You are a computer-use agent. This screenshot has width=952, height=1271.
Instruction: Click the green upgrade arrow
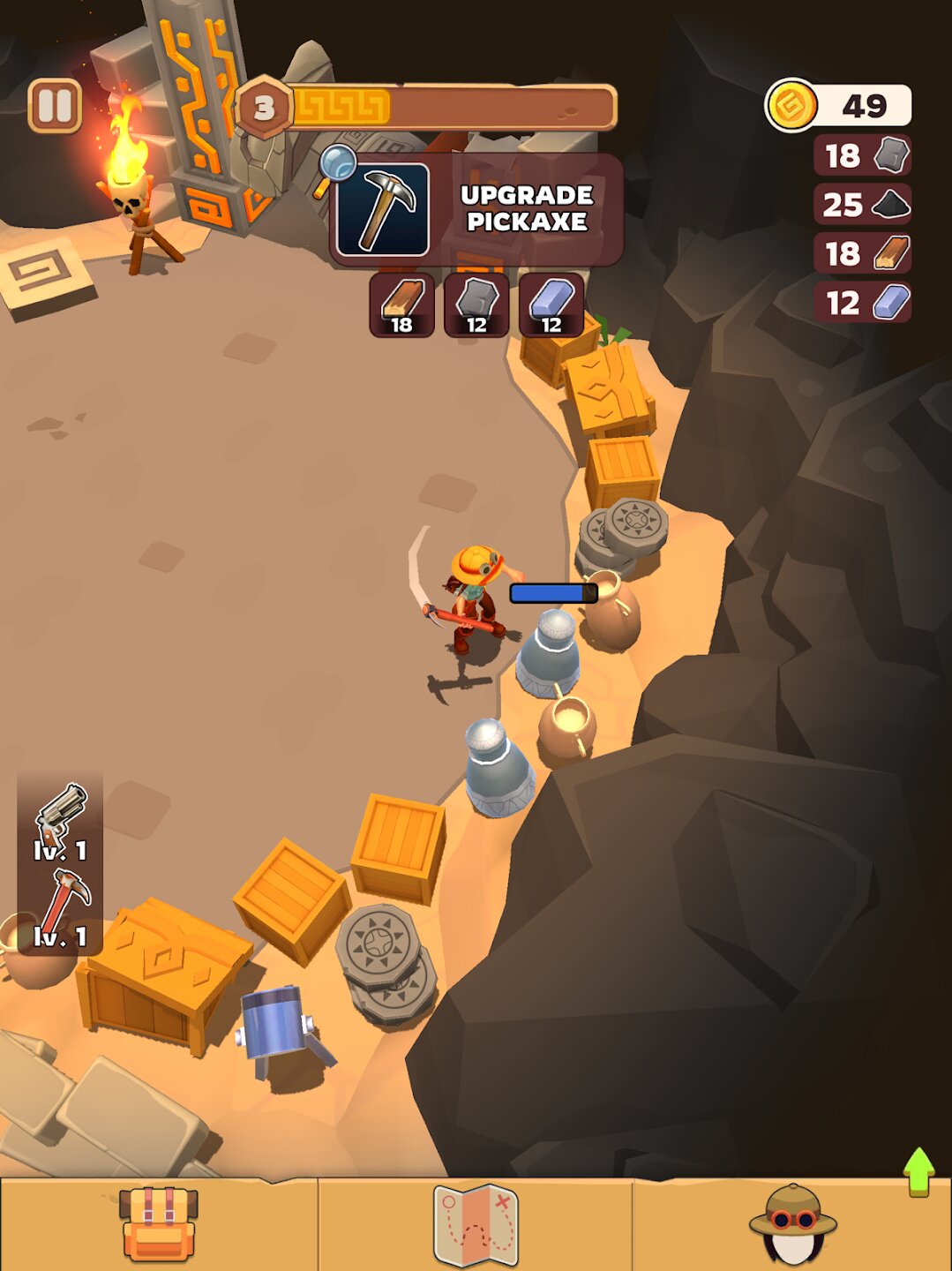918,1171
